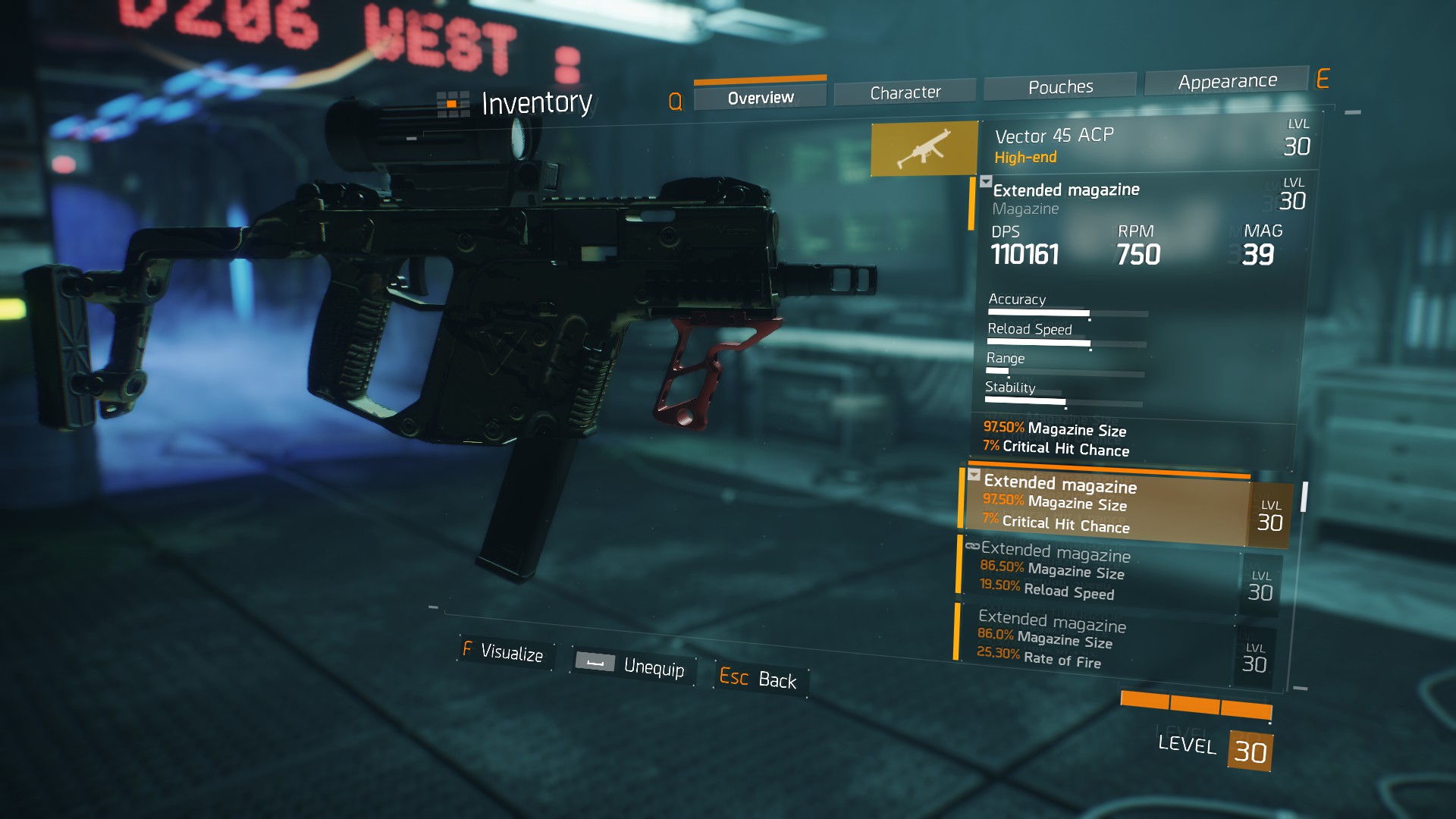Click the mouse button icon beside Unequip

coord(595,663)
